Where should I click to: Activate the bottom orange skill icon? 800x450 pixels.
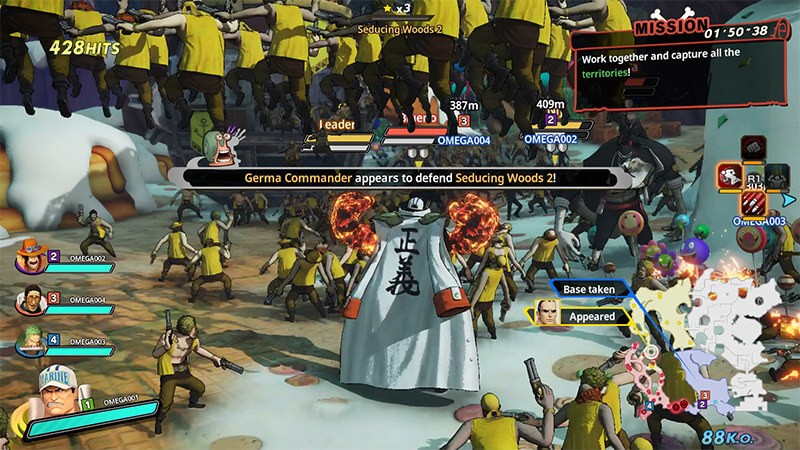tap(755, 204)
